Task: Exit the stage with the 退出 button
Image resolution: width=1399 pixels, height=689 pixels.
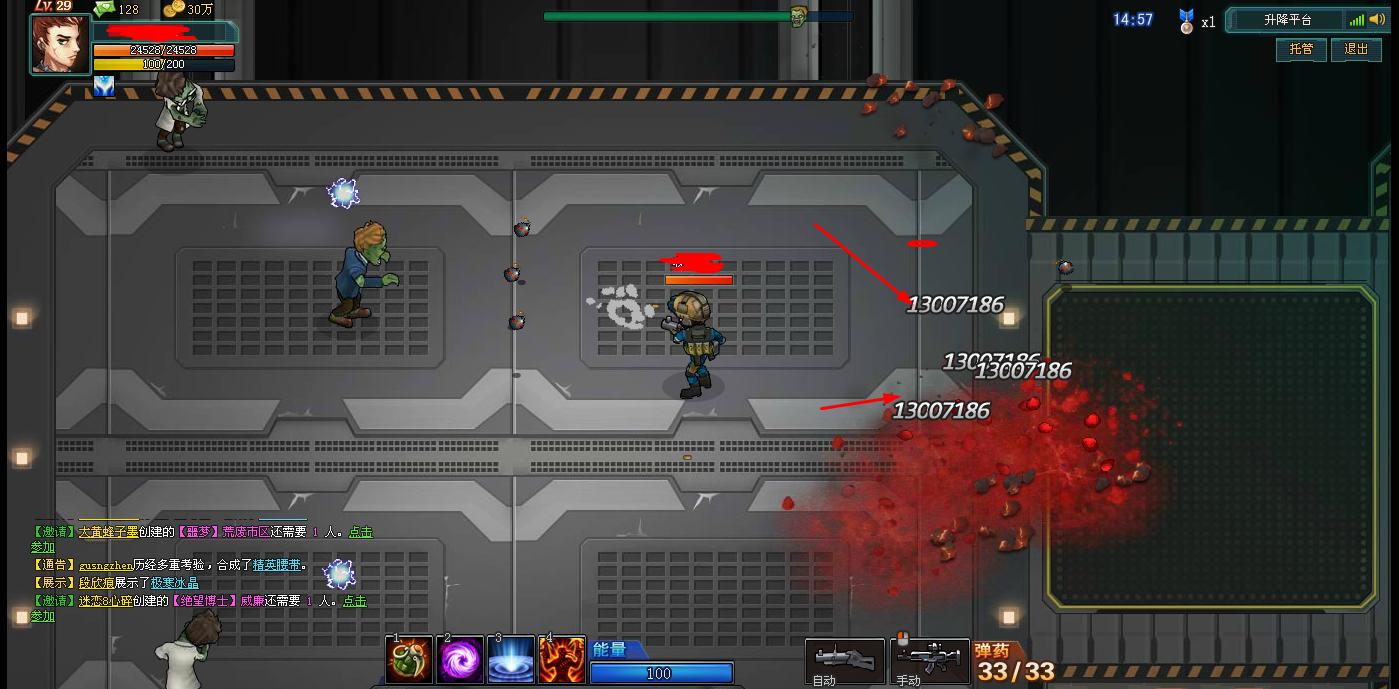Action: coord(1356,49)
